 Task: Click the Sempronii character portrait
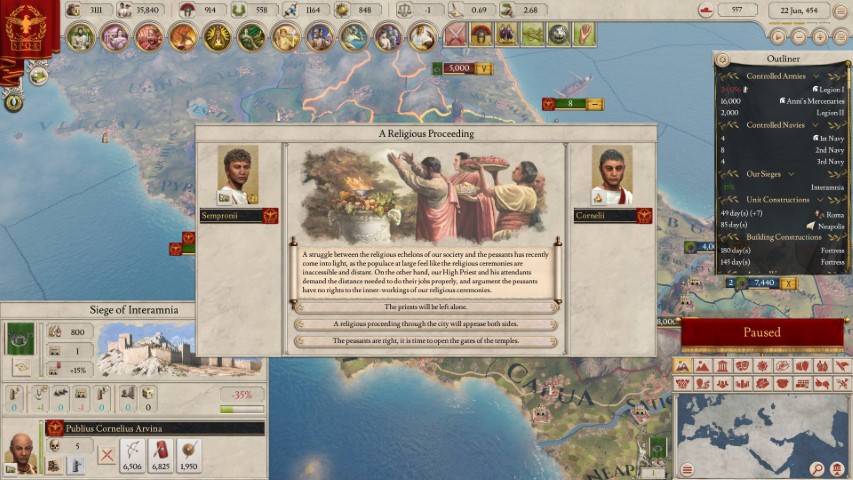click(238, 176)
